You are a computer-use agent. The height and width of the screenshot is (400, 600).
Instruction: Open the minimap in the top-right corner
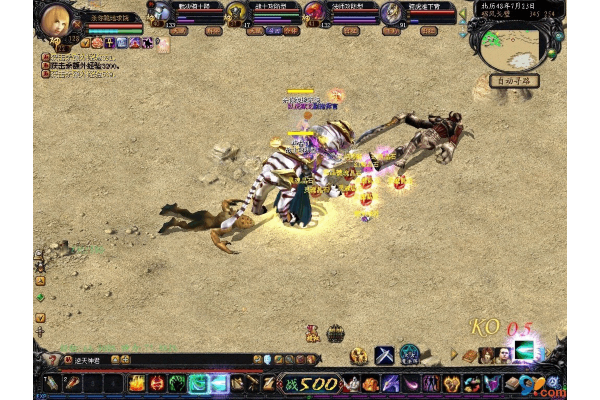point(513,43)
